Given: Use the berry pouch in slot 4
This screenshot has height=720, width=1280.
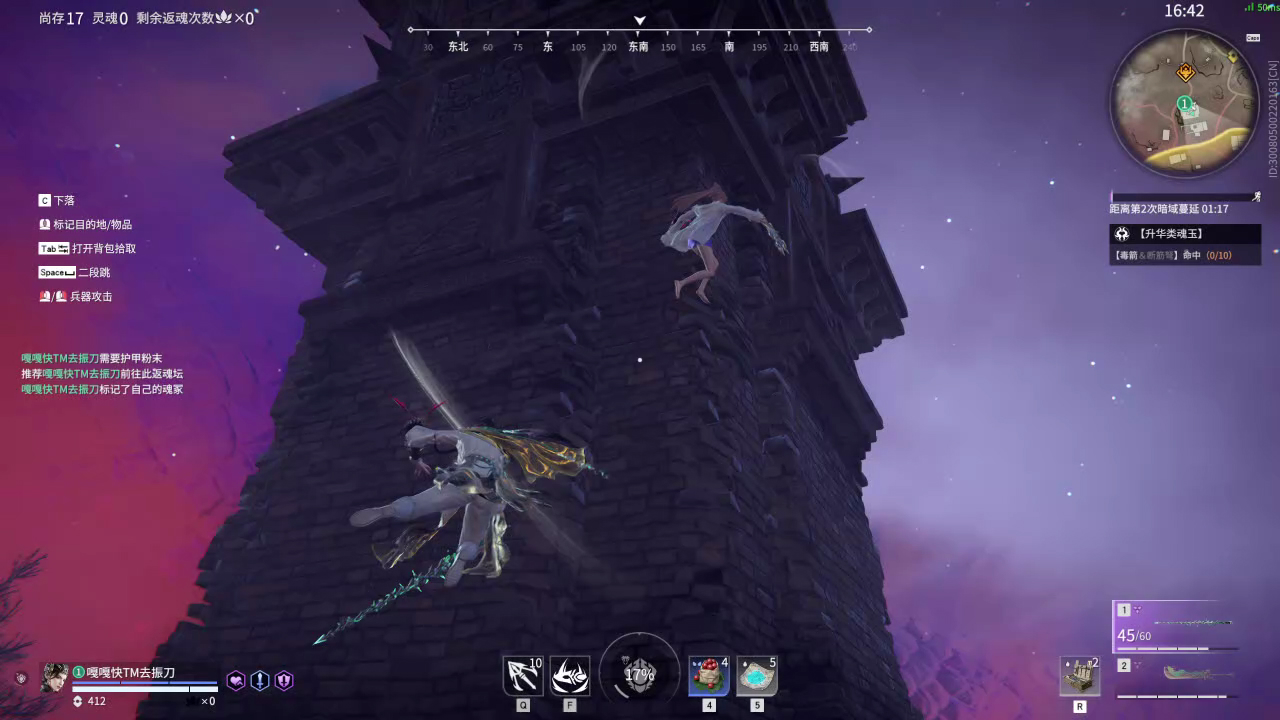Looking at the screenshot, I should (x=709, y=675).
